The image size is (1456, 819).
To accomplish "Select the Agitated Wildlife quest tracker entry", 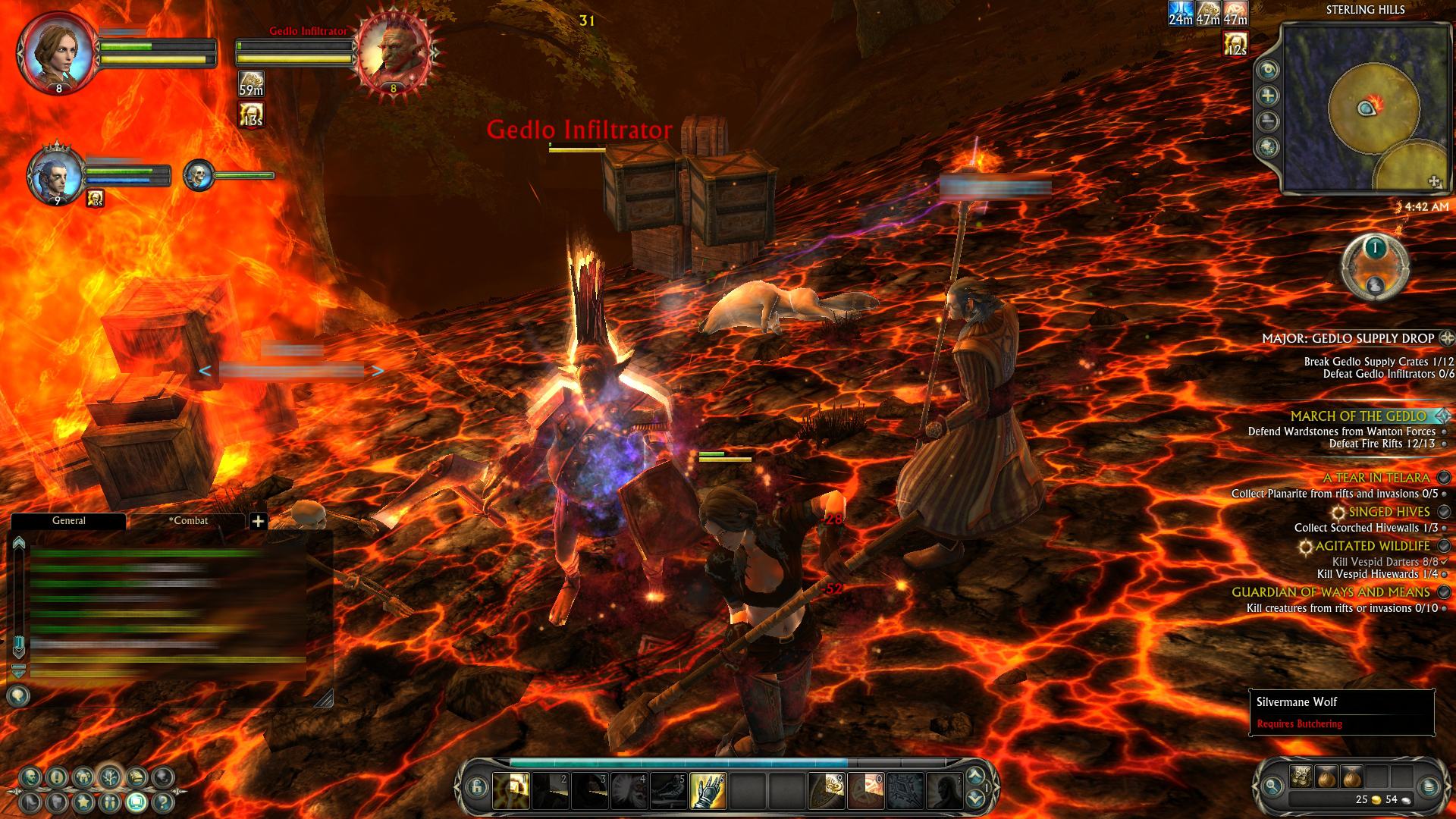I will click(1372, 546).
